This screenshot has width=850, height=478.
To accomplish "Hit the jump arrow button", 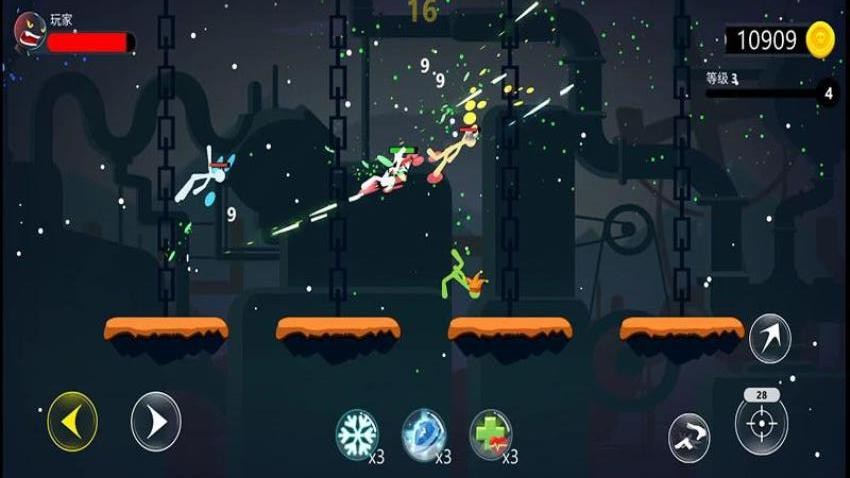I will pyautogui.click(x=770, y=338).
